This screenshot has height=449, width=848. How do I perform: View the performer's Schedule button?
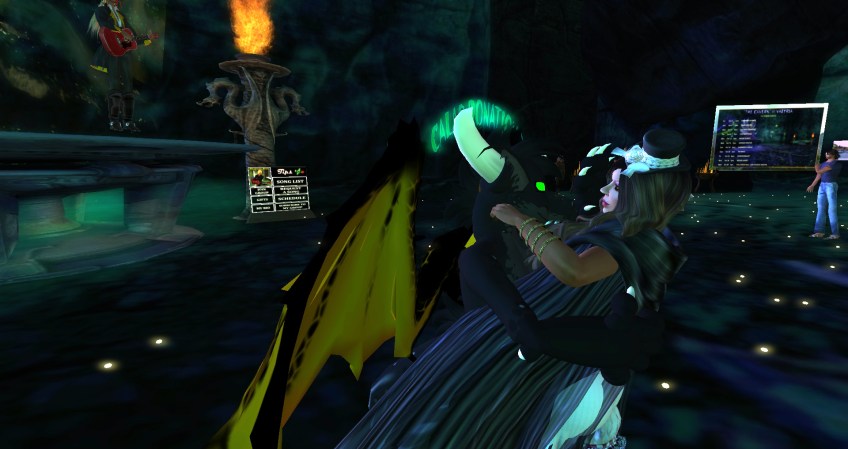(290, 200)
